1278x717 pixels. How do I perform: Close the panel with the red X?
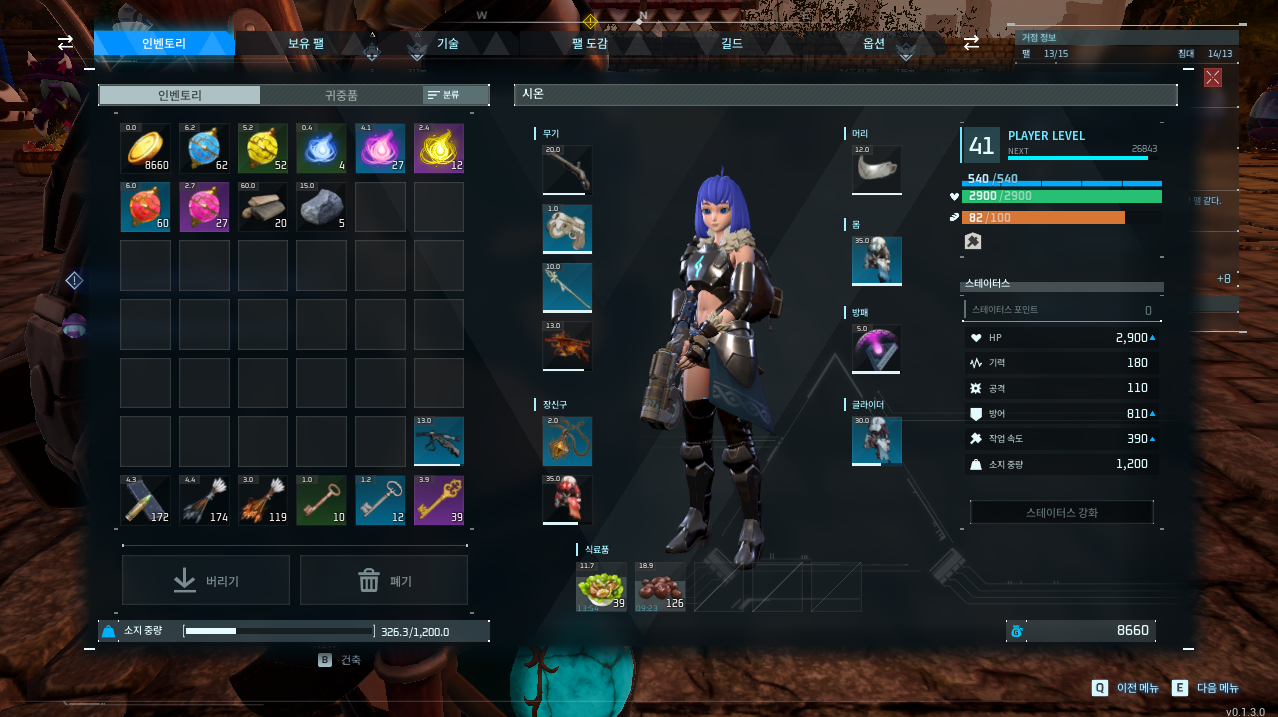[x=1213, y=77]
